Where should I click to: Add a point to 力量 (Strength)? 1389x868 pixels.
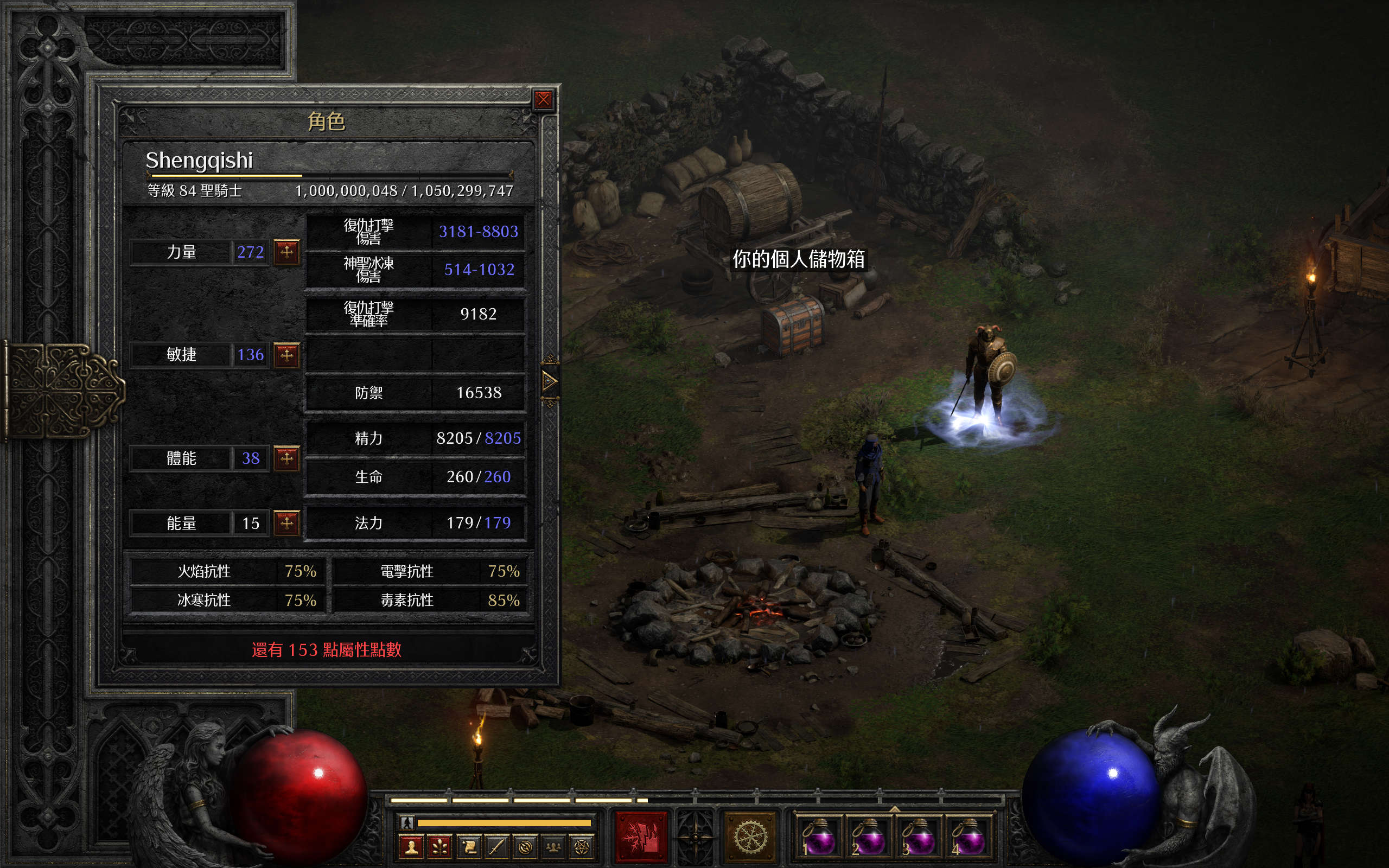pos(287,251)
